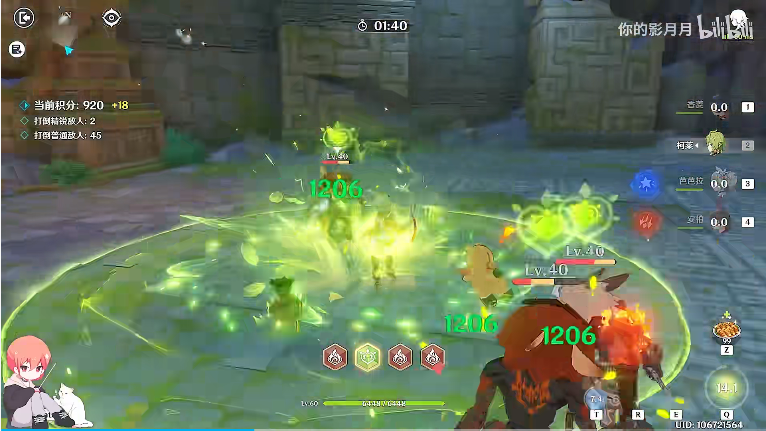The height and width of the screenshot is (431, 766).
Task: Open the quest log icon
Action: [x=17, y=48]
